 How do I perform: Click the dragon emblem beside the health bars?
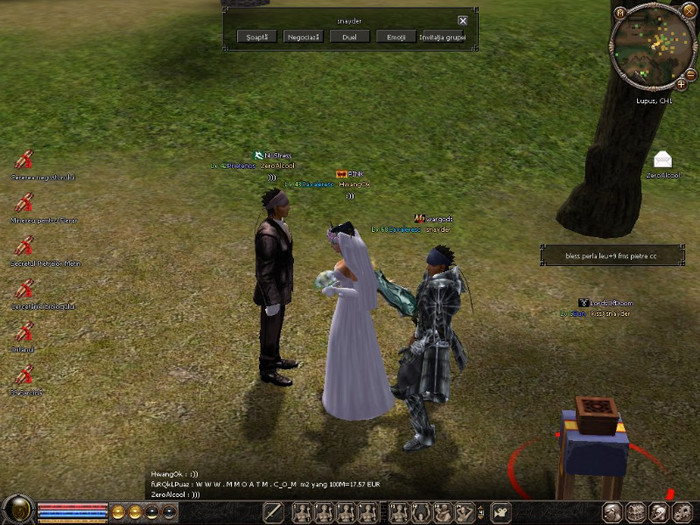[x=17, y=510]
